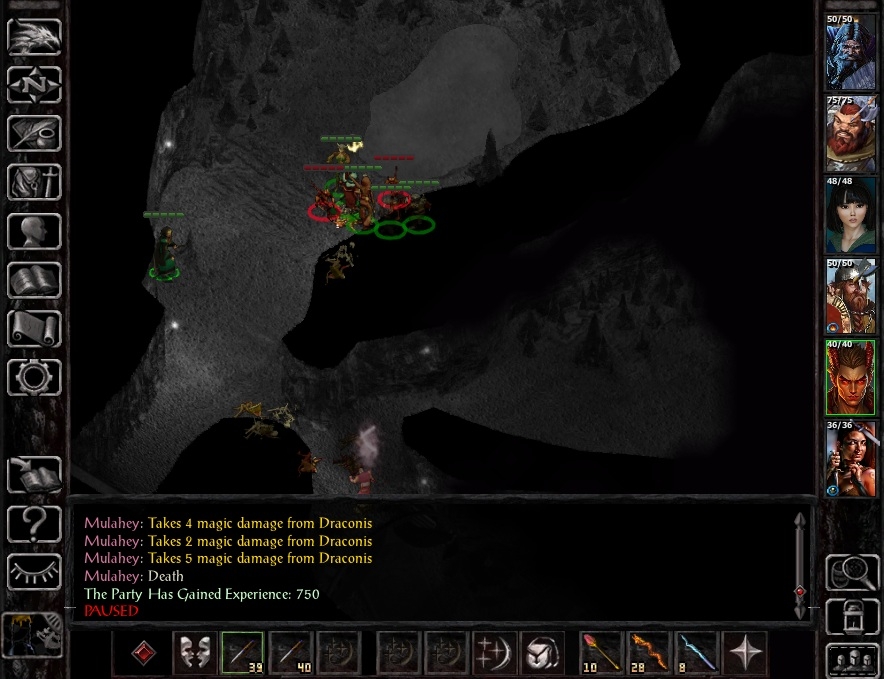Open game options with the gear icon
The image size is (884, 679).
click(x=34, y=377)
